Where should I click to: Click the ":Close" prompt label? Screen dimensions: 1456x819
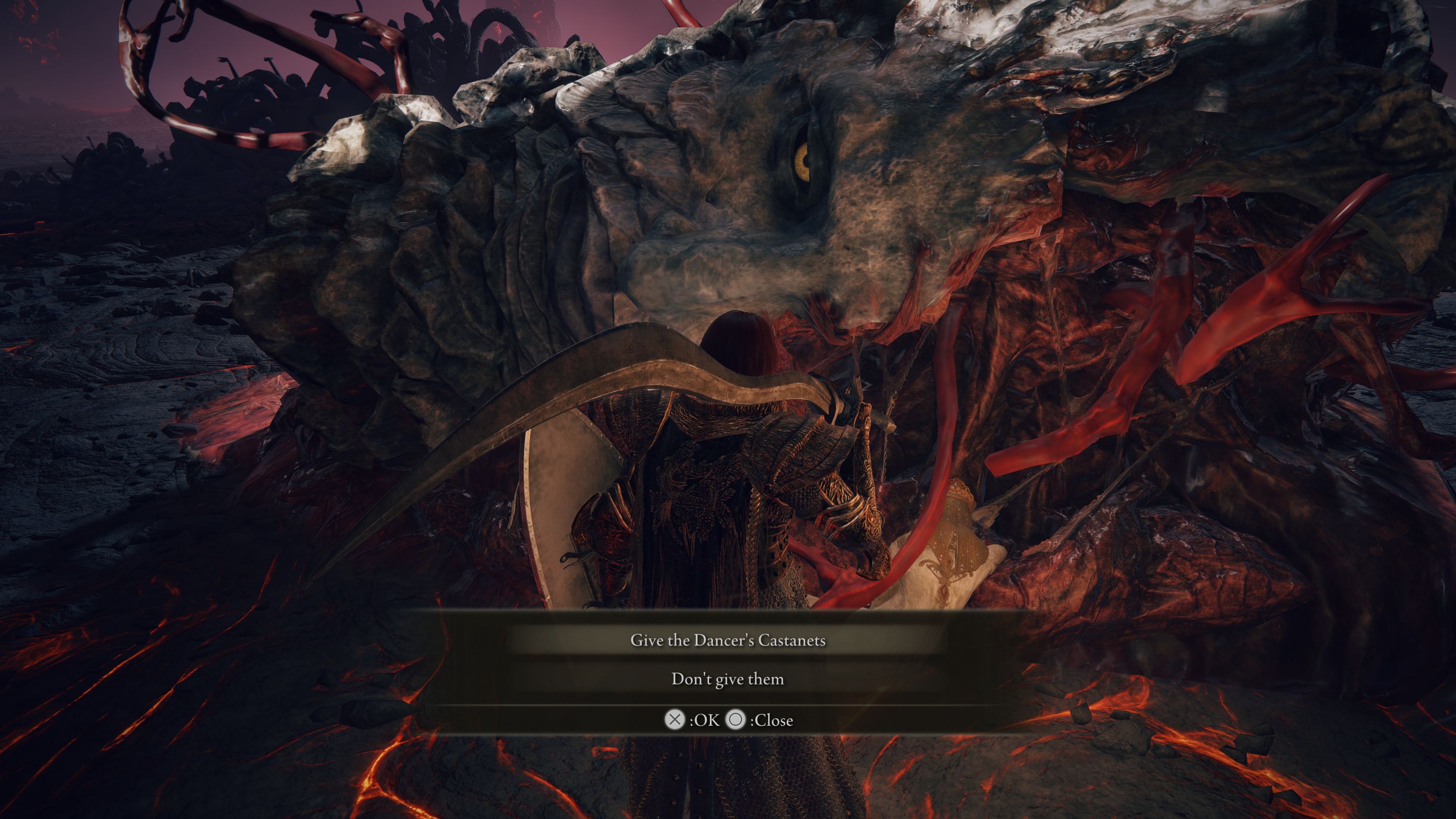tap(772, 720)
